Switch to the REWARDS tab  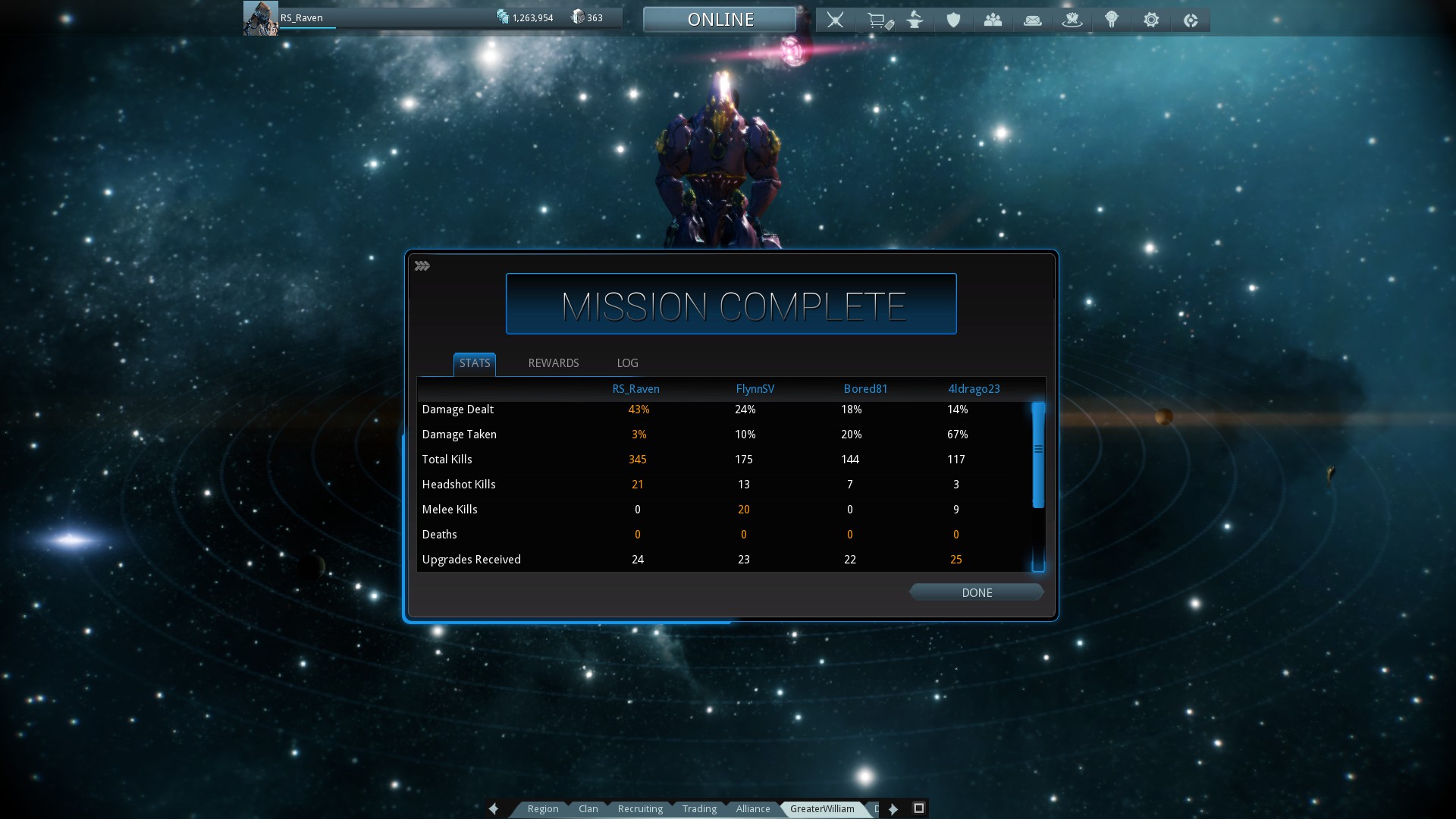coord(553,363)
